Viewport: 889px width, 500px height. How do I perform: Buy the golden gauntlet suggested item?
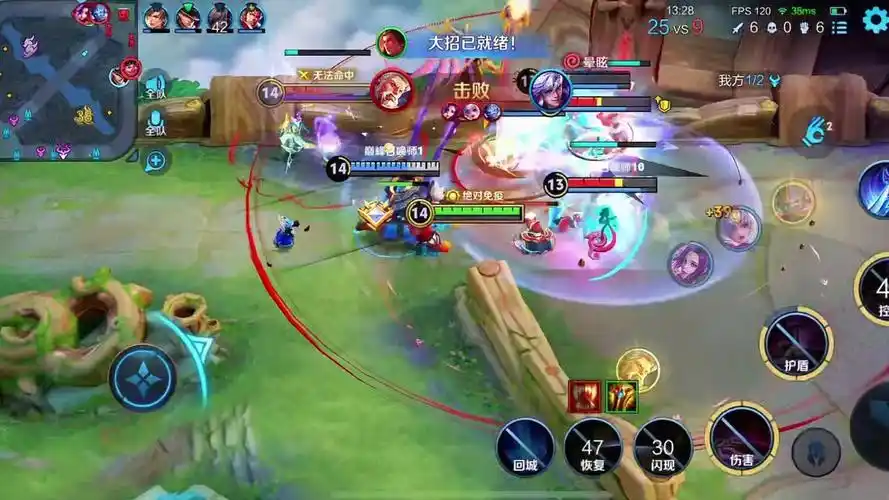pyautogui.click(x=621, y=397)
